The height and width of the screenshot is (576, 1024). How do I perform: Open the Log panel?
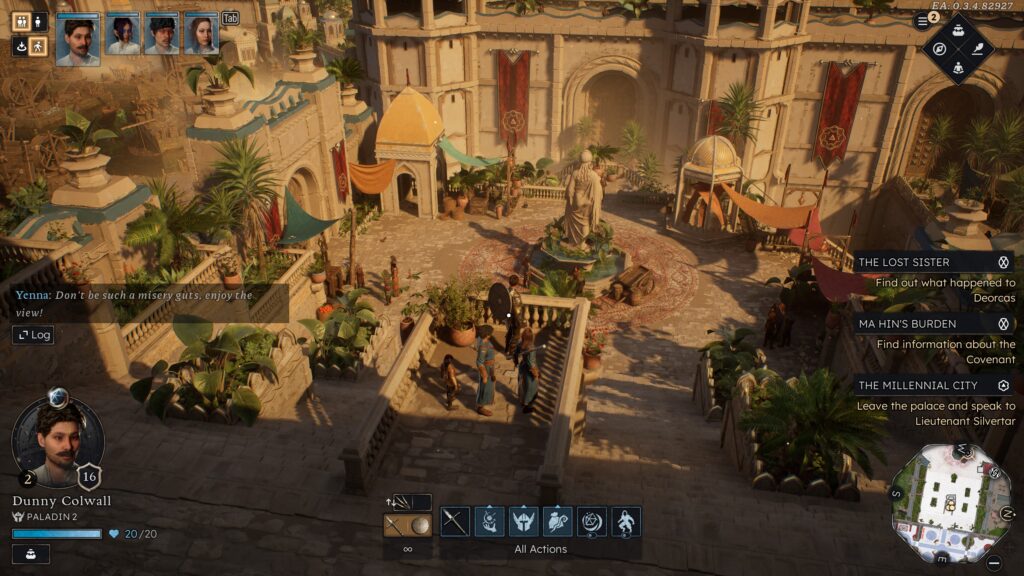click(x=33, y=335)
